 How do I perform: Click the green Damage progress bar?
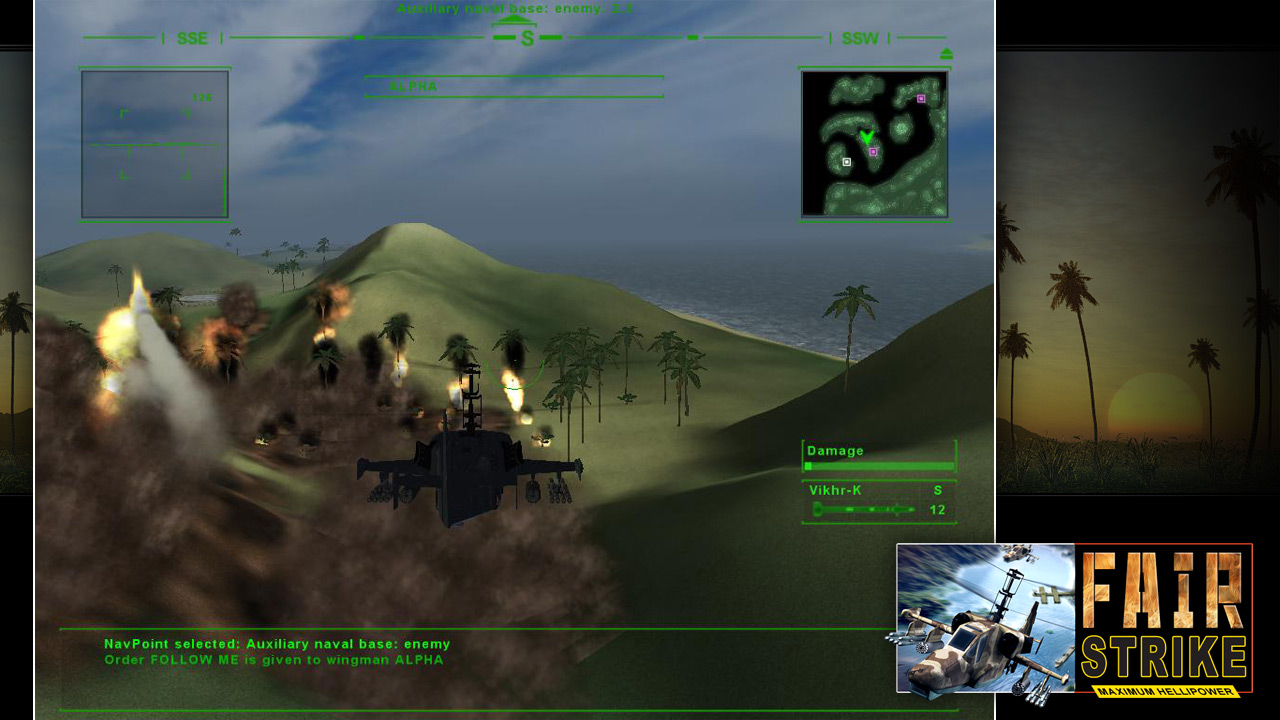880,466
